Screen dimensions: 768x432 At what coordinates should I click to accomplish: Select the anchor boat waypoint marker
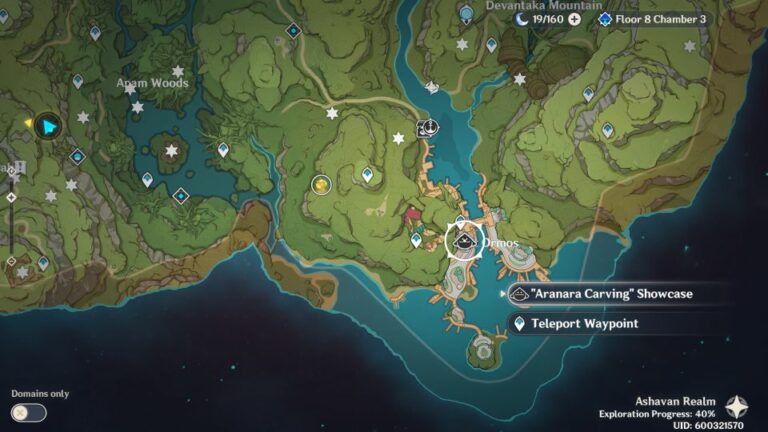(428, 127)
